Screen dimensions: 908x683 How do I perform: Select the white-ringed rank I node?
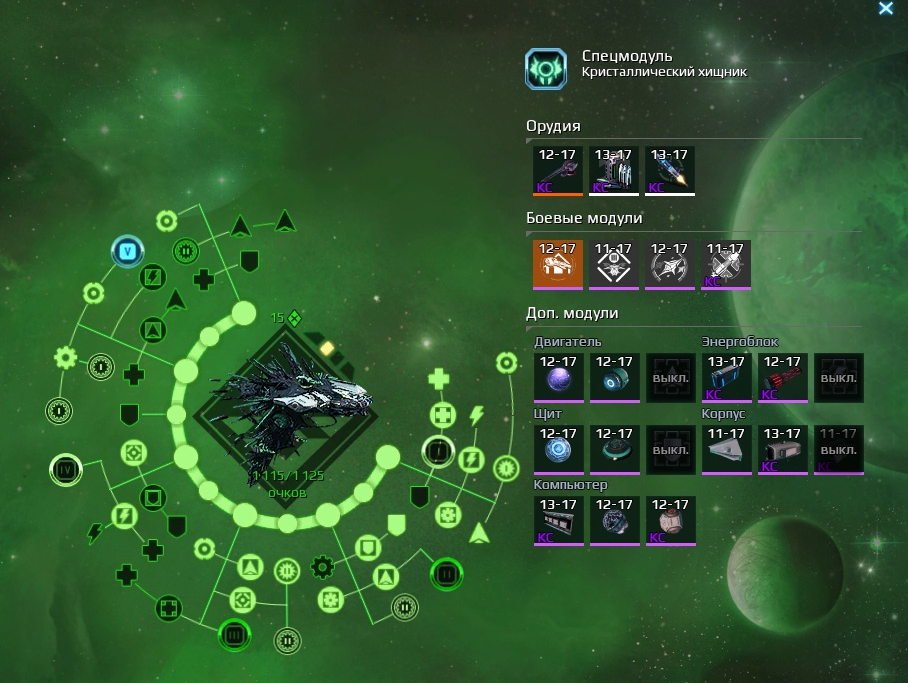437,452
